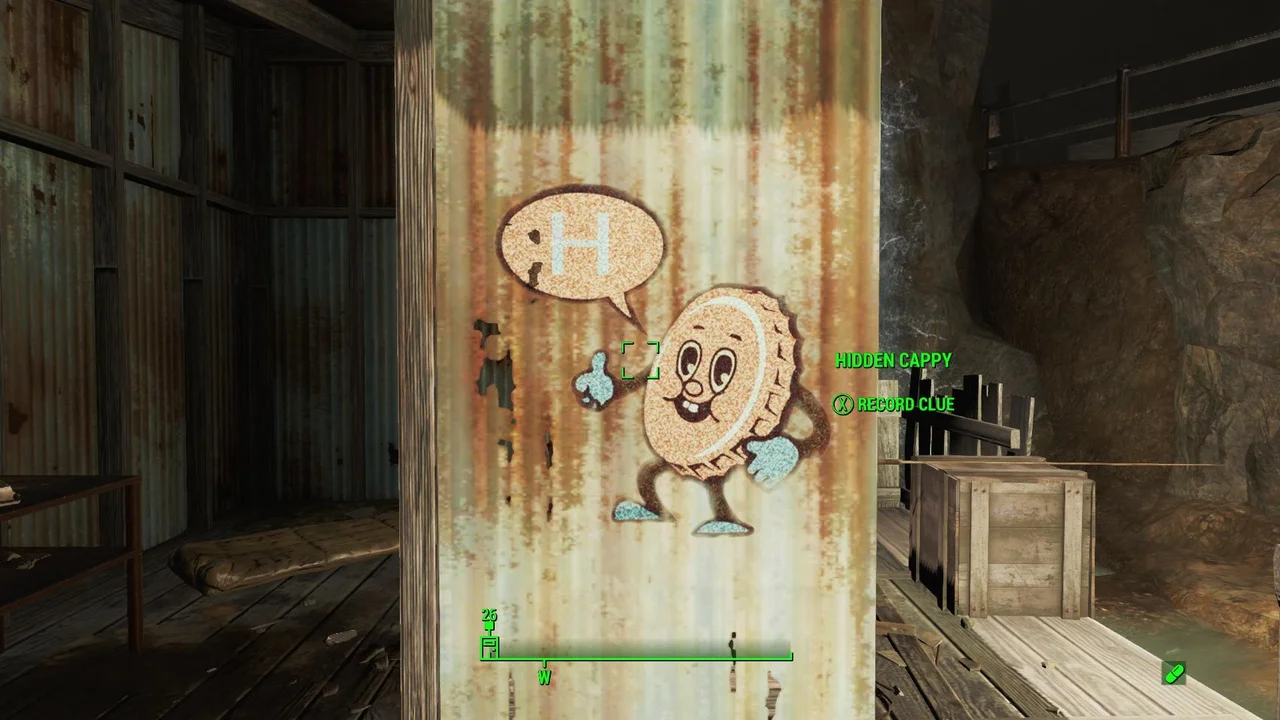Image resolution: width=1280 pixels, height=720 pixels.
Task: Click the RECORD CLUE prompt text
Action: point(904,404)
